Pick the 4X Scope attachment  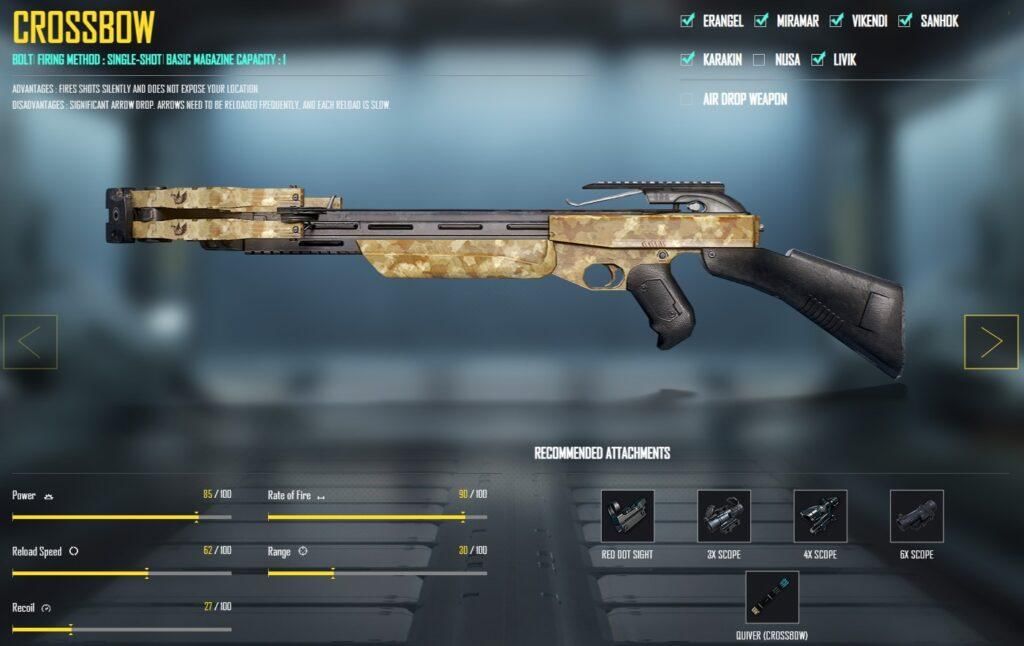[820, 516]
